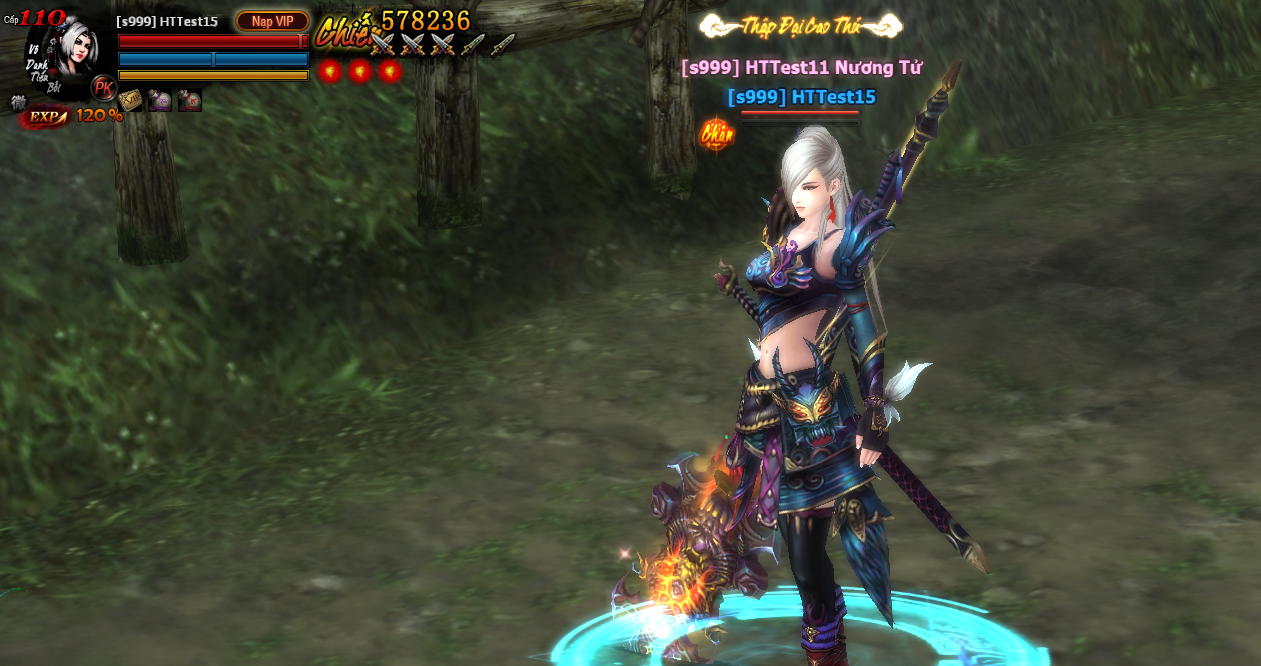Click the EXP bonus icon
Screen dimensions: 1261x666
coord(45,117)
